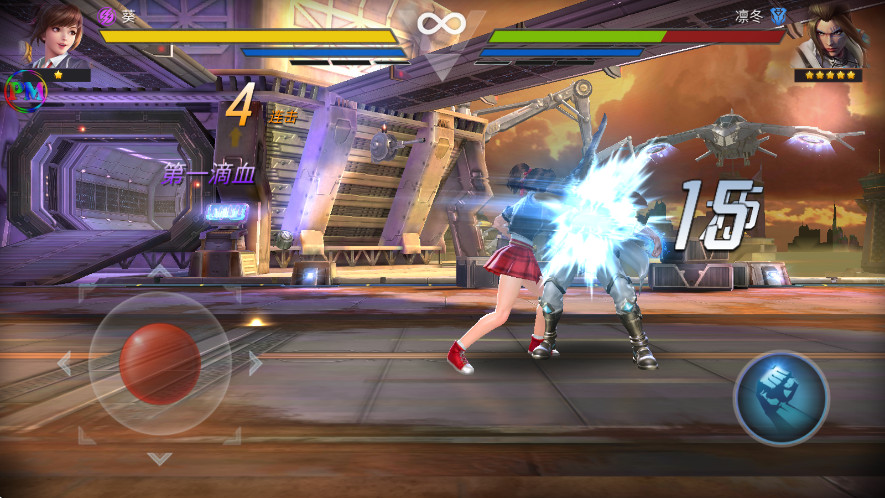Tap the blue fist attack button

pyautogui.click(x=781, y=396)
